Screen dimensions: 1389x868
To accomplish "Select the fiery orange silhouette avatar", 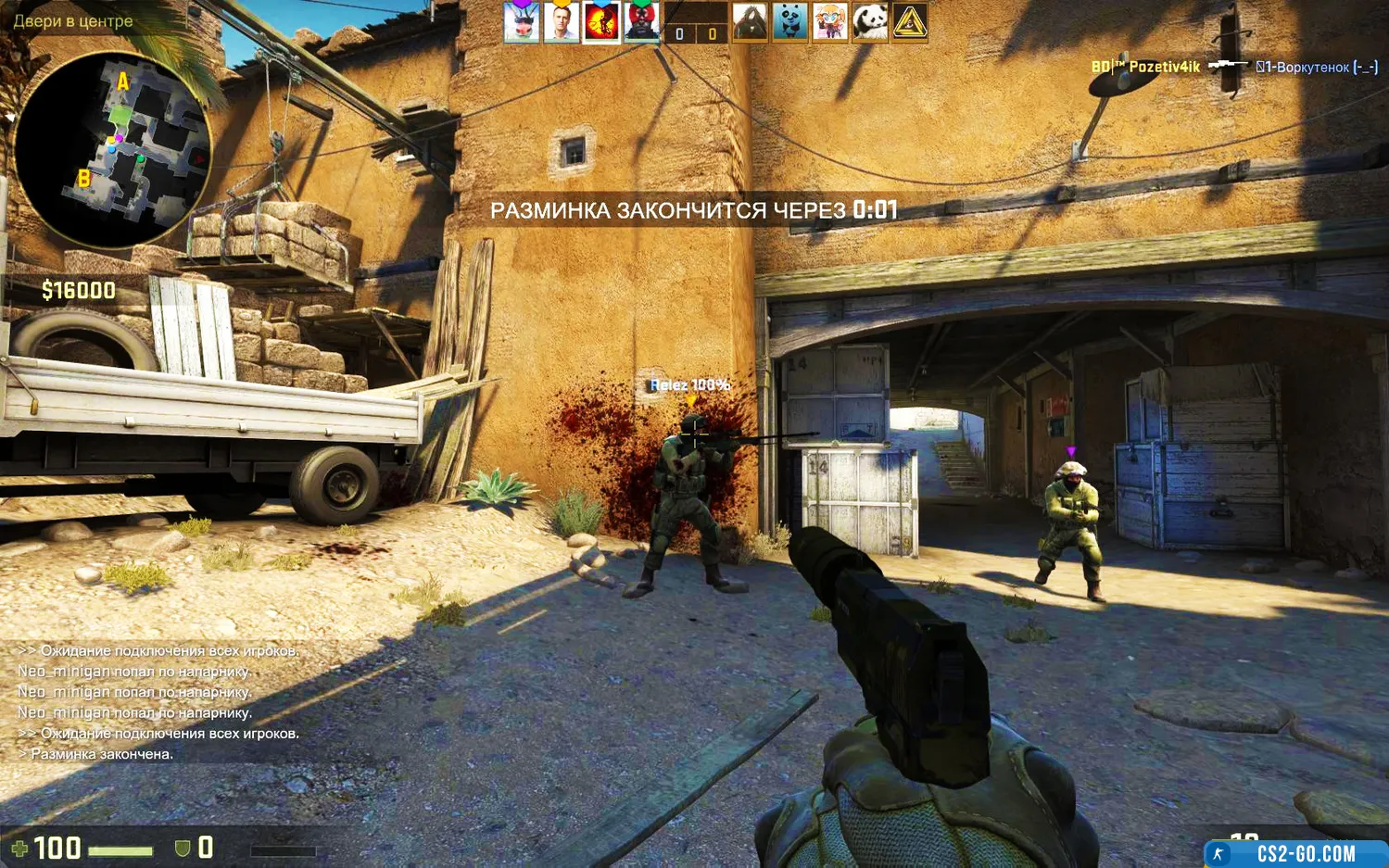I will click(x=601, y=22).
